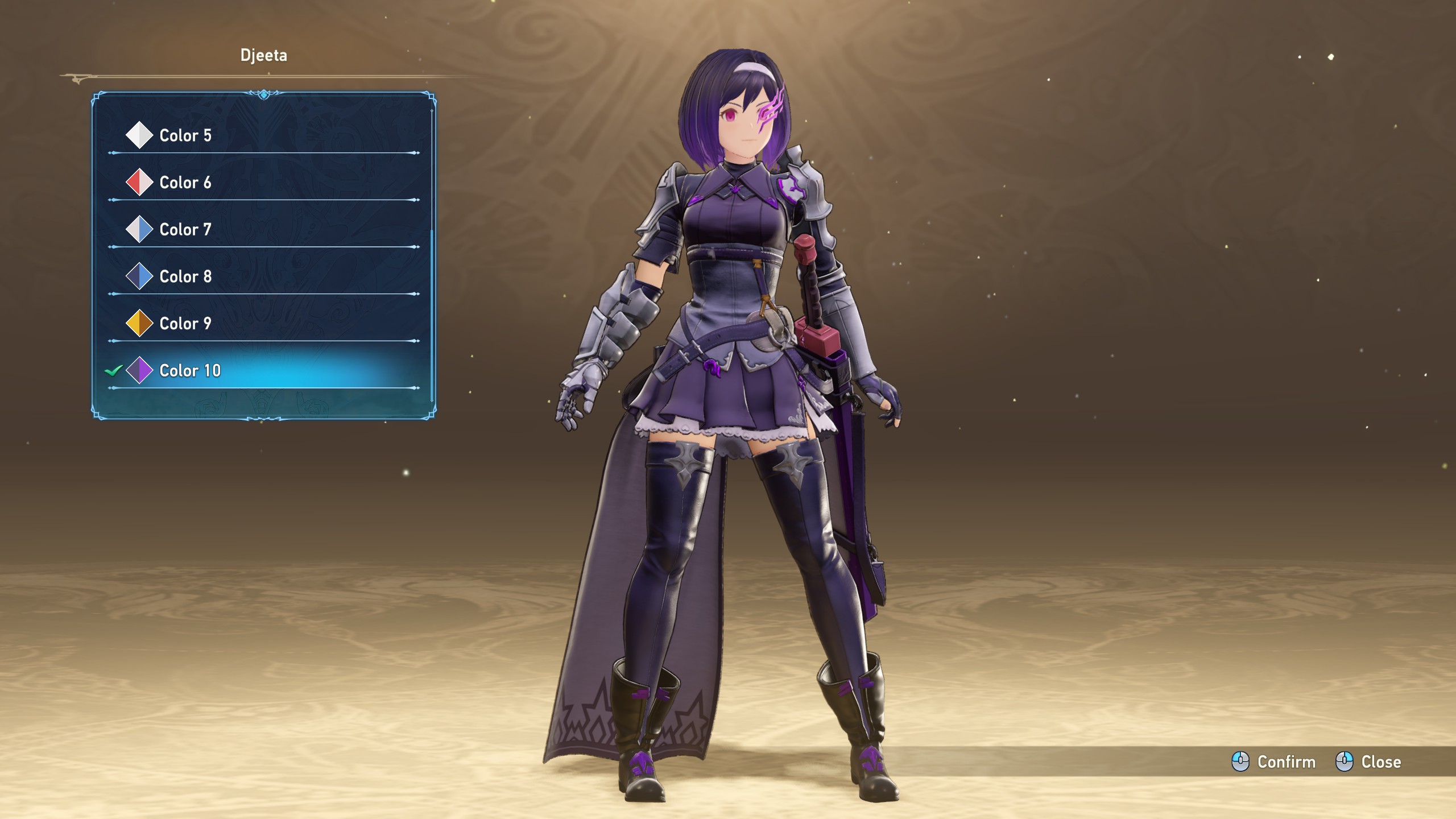Screen dimensions: 1456x819
Task: Select the highlighted Color 10 row
Action: (x=190, y=371)
